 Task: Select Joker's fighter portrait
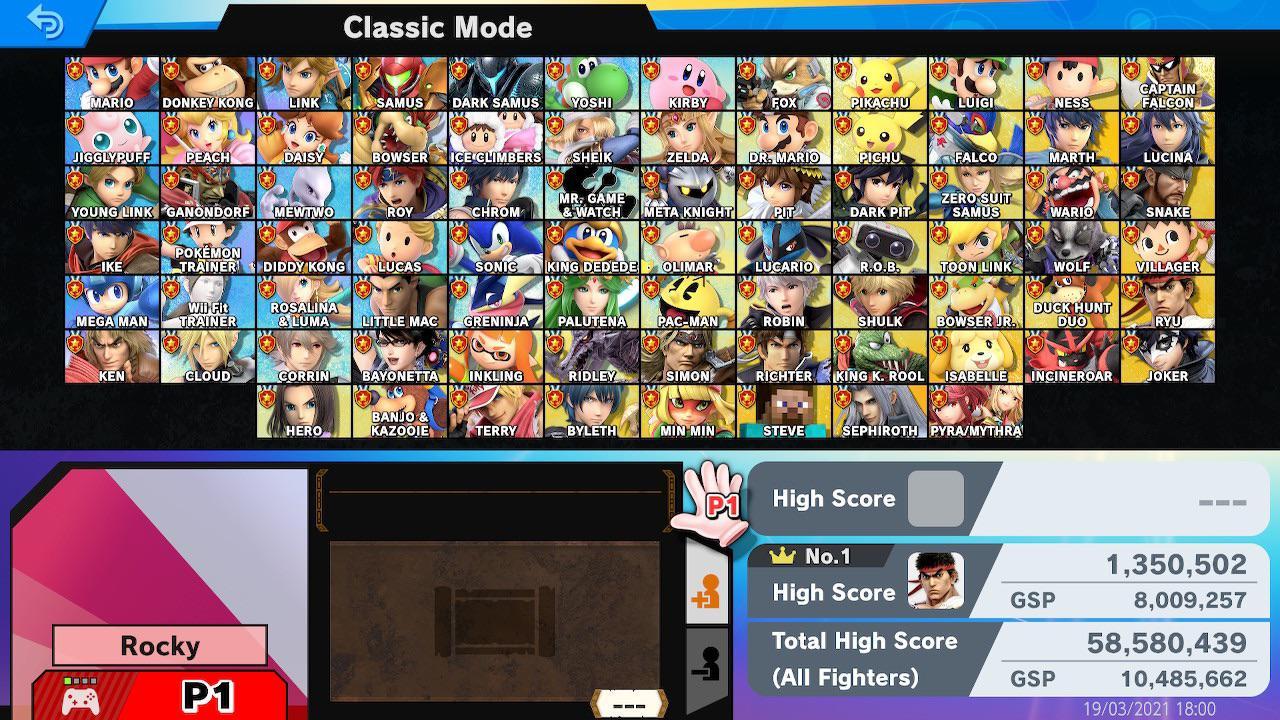coord(1167,354)
